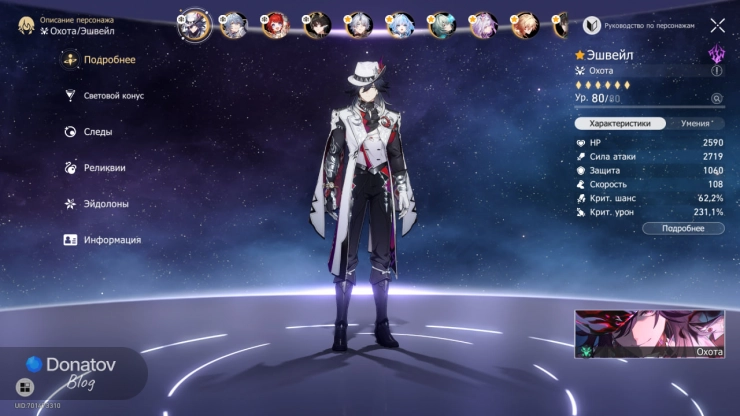Choose the blue-haired character portrait in top row

point(400,24)
